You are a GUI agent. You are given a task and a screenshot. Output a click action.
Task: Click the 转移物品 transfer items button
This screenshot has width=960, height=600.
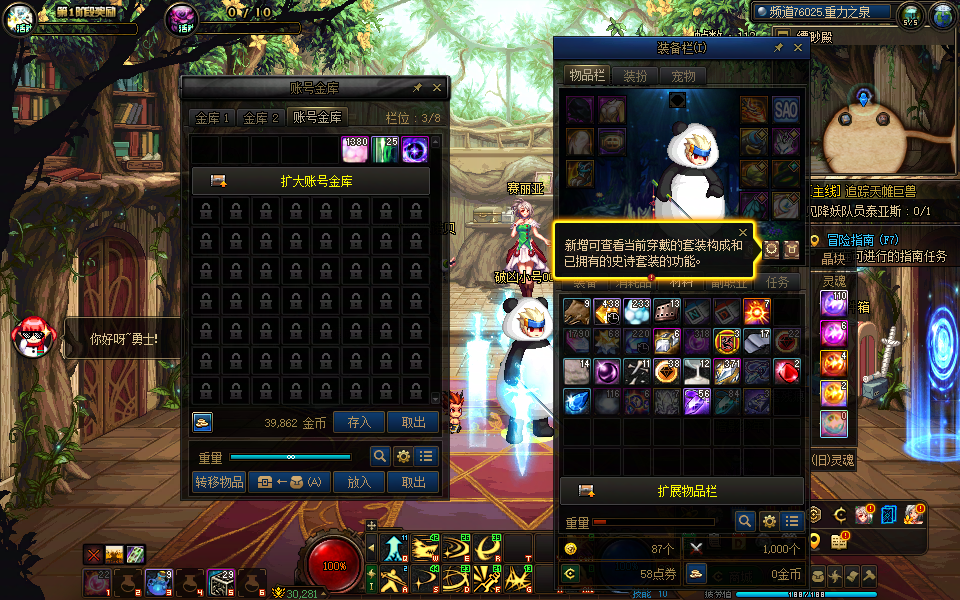pos(219,482)
